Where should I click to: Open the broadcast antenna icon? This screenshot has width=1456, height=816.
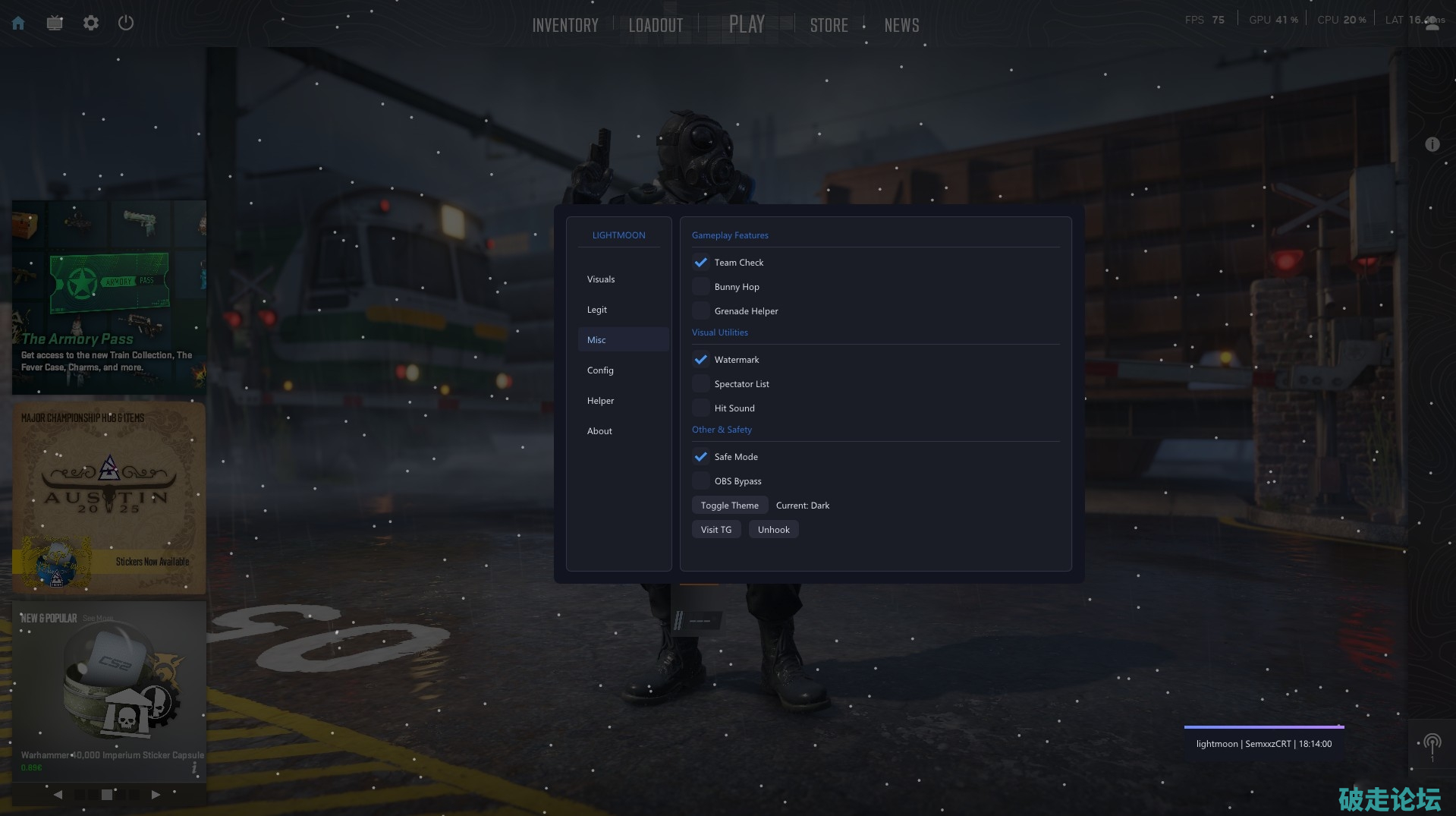click(1432, 744)
